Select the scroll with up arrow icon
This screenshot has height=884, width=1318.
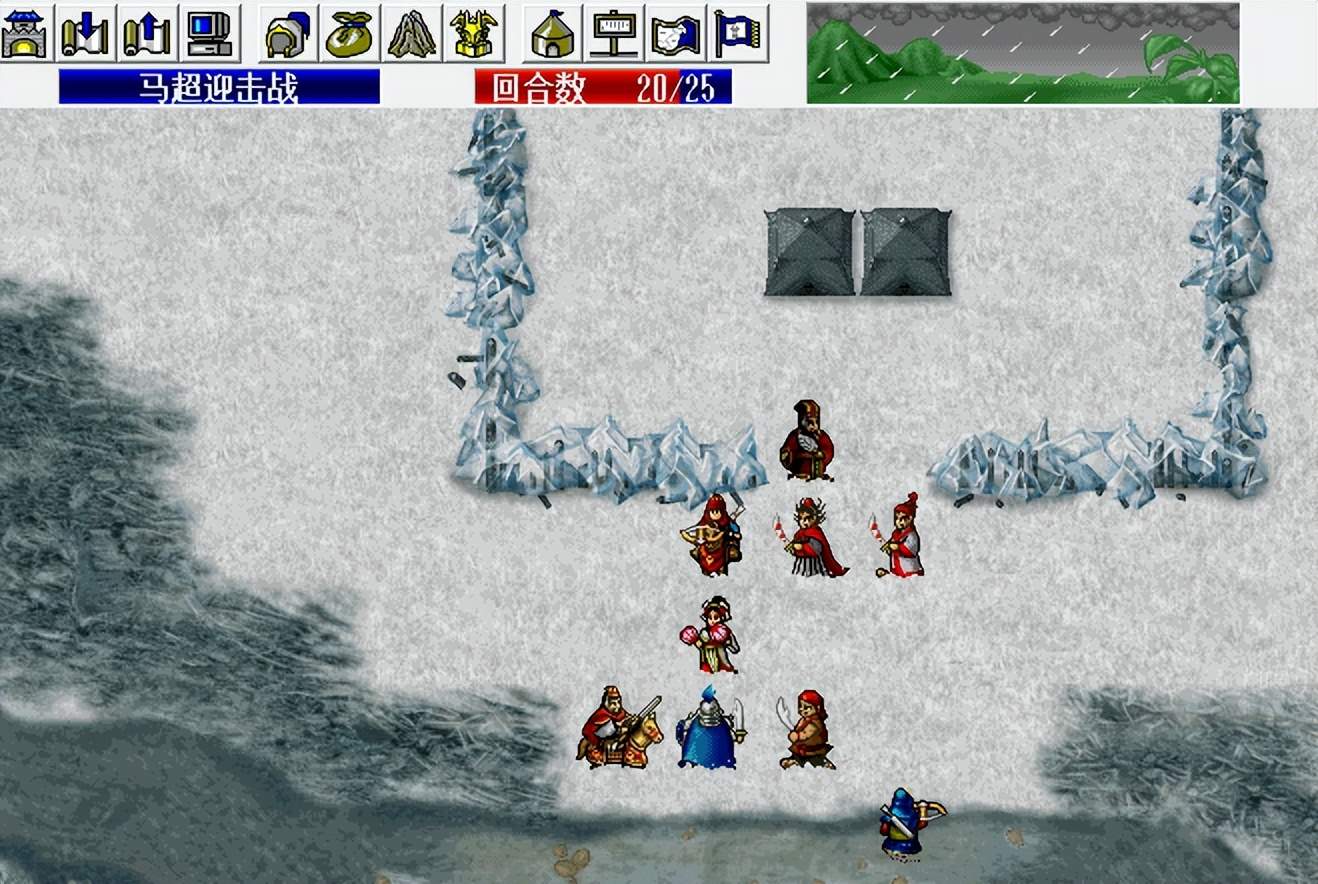click(147, 33)
